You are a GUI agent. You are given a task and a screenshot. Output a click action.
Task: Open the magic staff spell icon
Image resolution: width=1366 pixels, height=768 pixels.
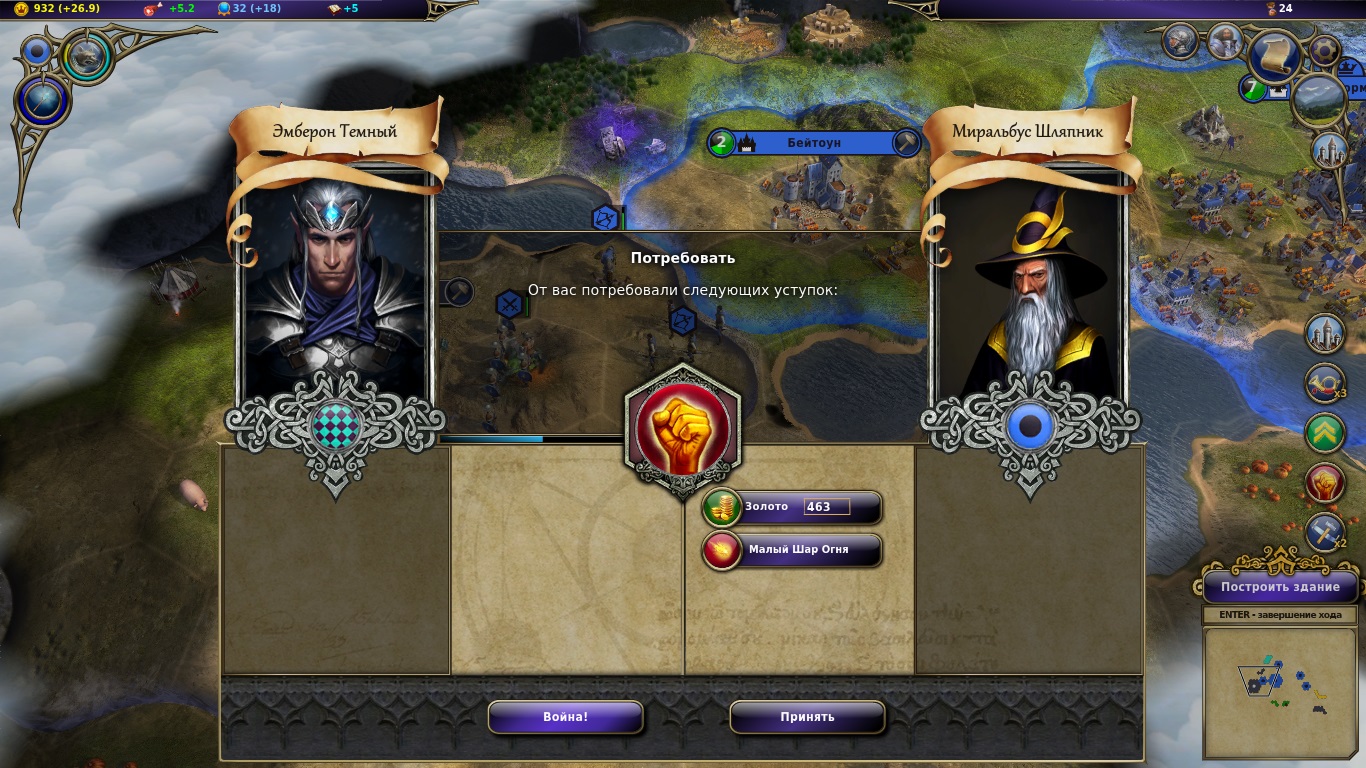(x=44, y=101)
